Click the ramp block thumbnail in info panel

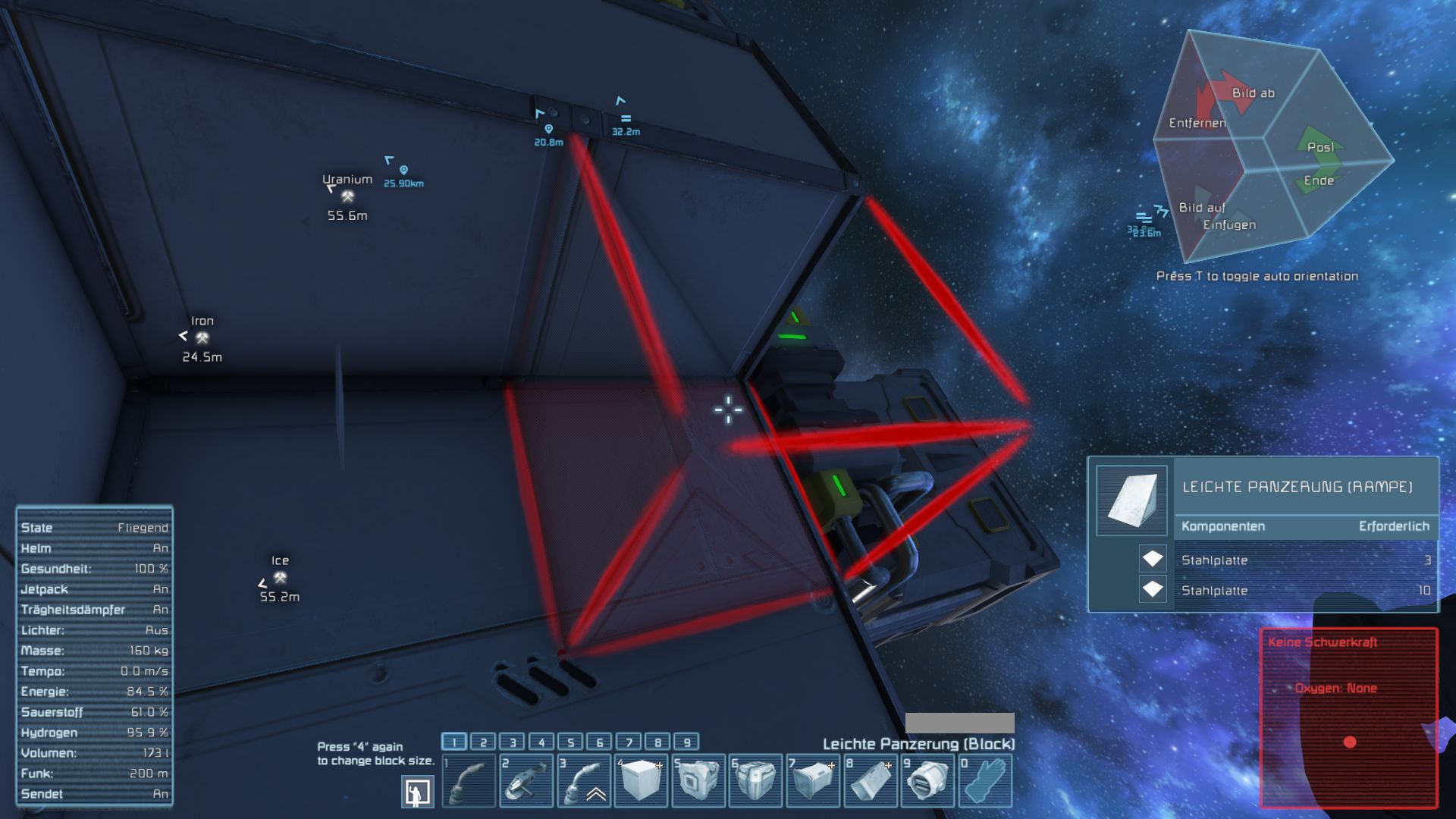[1131, 500]
